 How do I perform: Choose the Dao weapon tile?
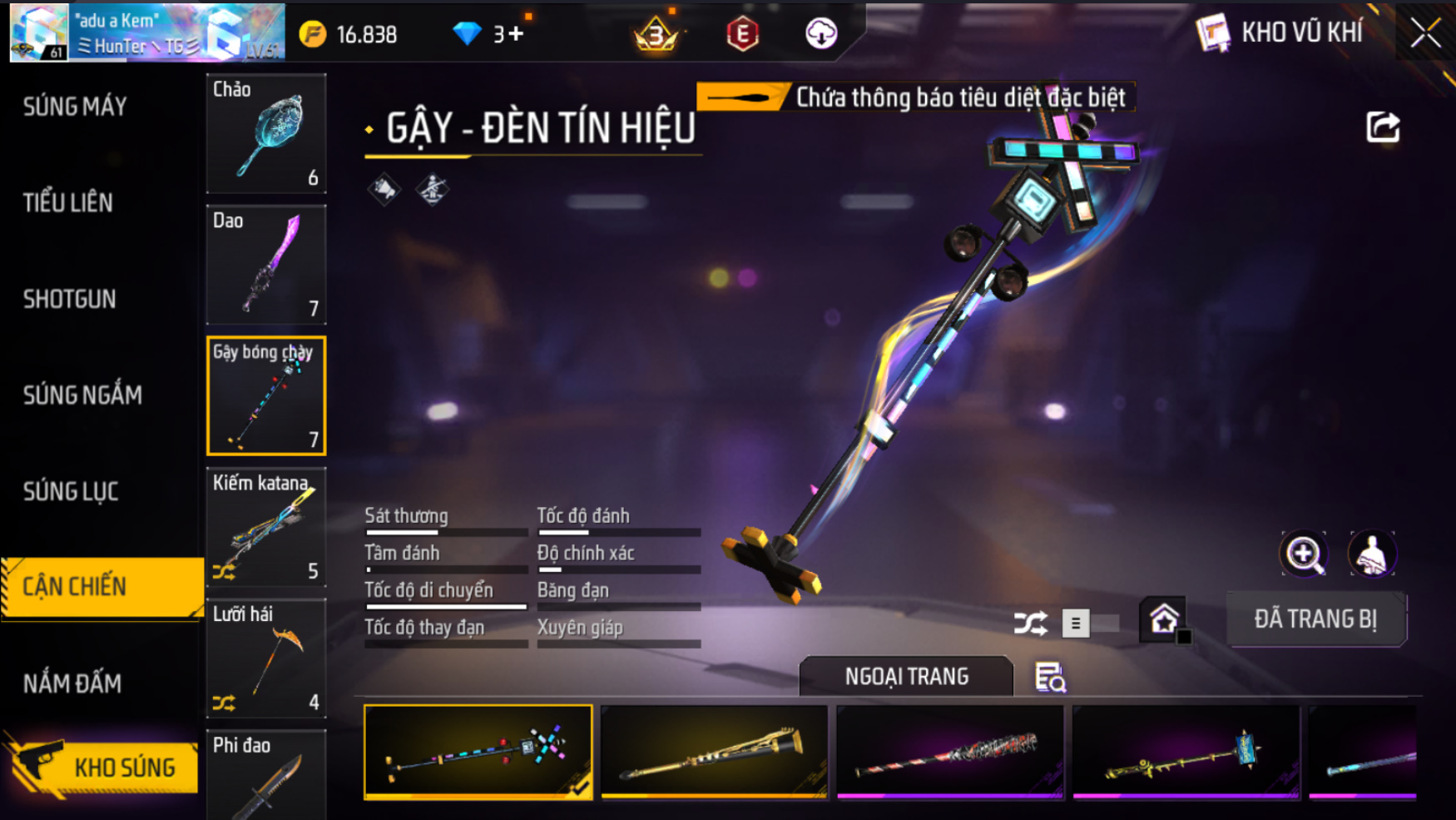point(266,265)
